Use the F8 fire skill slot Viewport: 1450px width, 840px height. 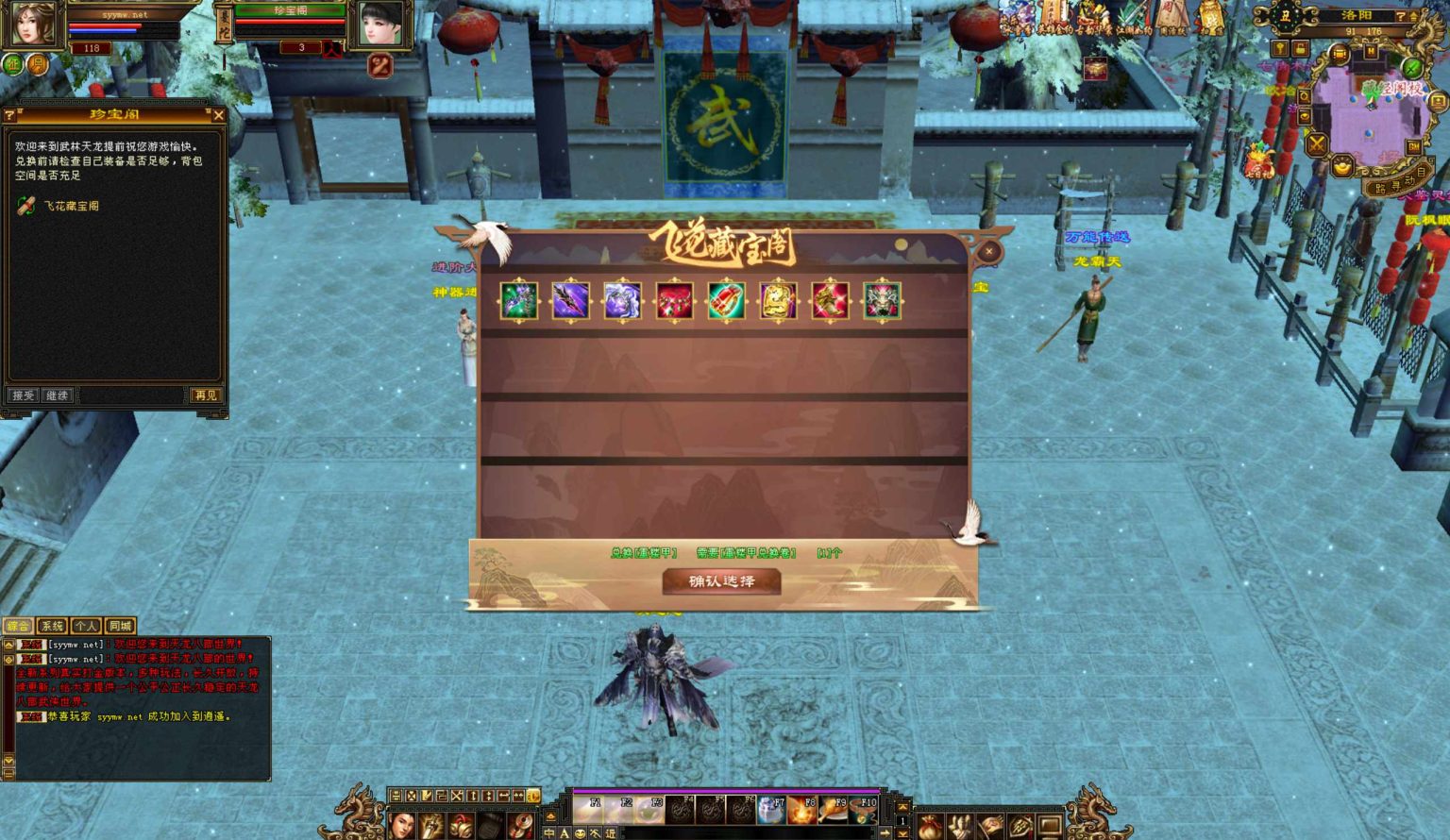point(802,811)
